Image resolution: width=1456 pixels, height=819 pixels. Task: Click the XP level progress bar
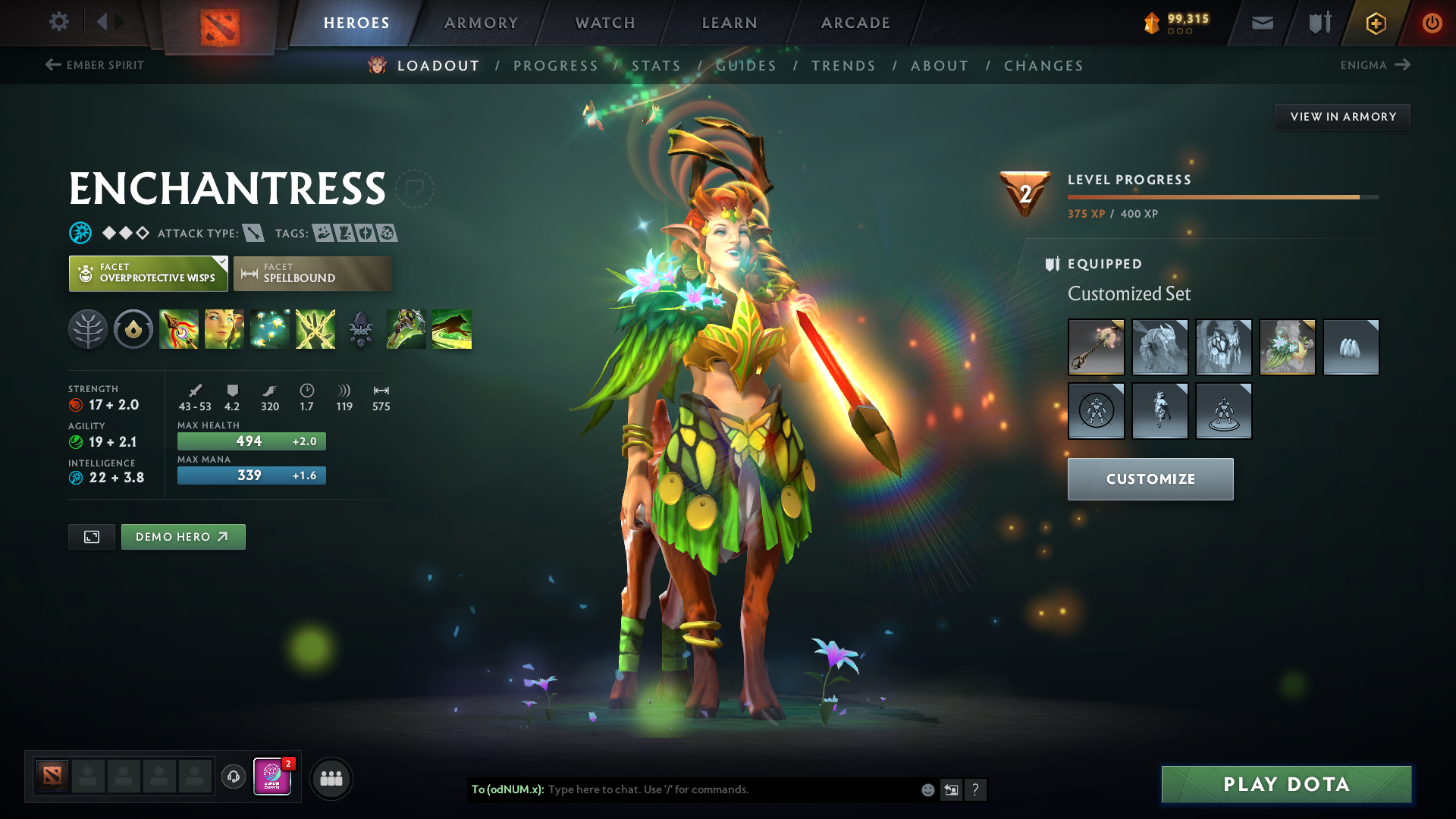pos(1221,196)
